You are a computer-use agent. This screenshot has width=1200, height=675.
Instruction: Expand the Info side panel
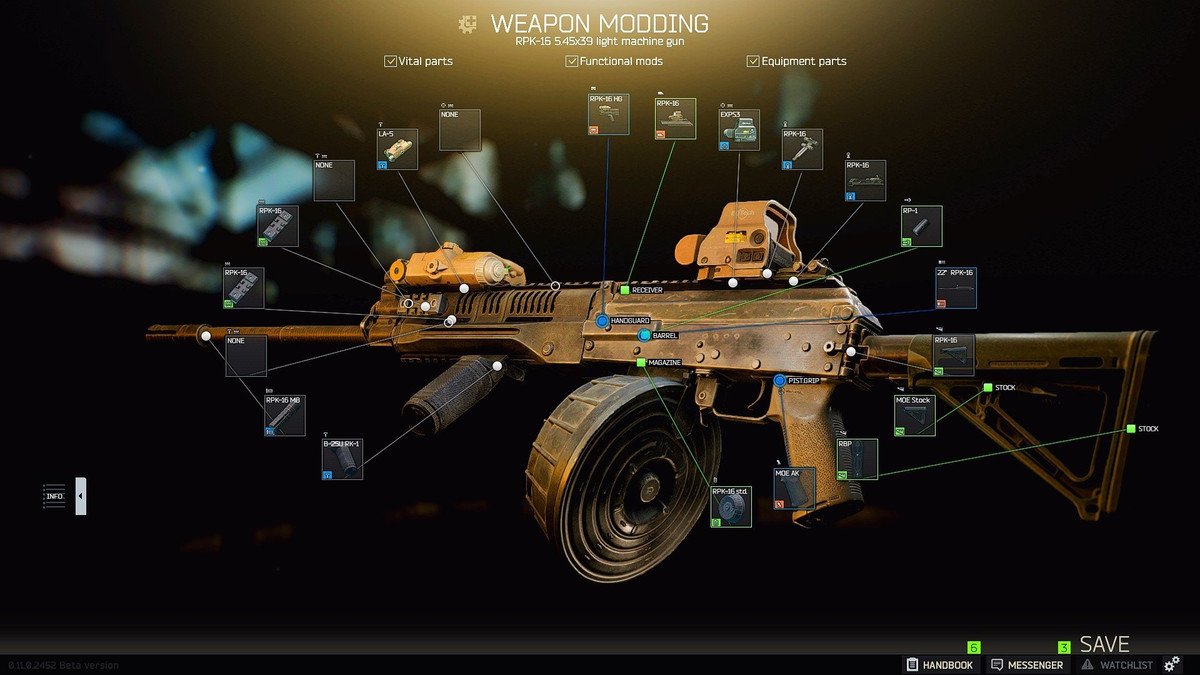pyautogui.click(x=81, y=496)
